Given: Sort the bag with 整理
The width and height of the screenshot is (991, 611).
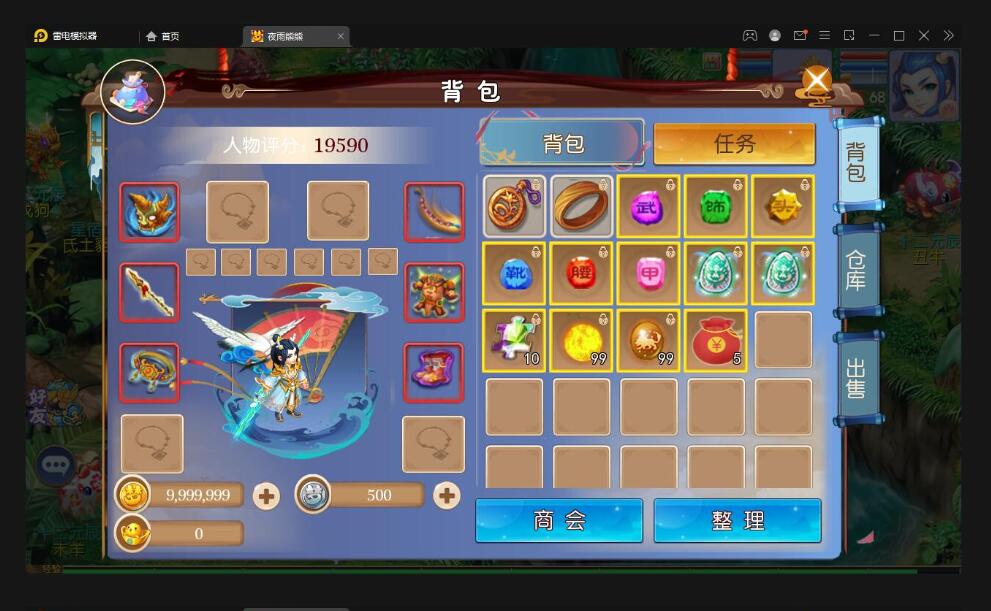Looking at the screenshot, I should point(737,521).
